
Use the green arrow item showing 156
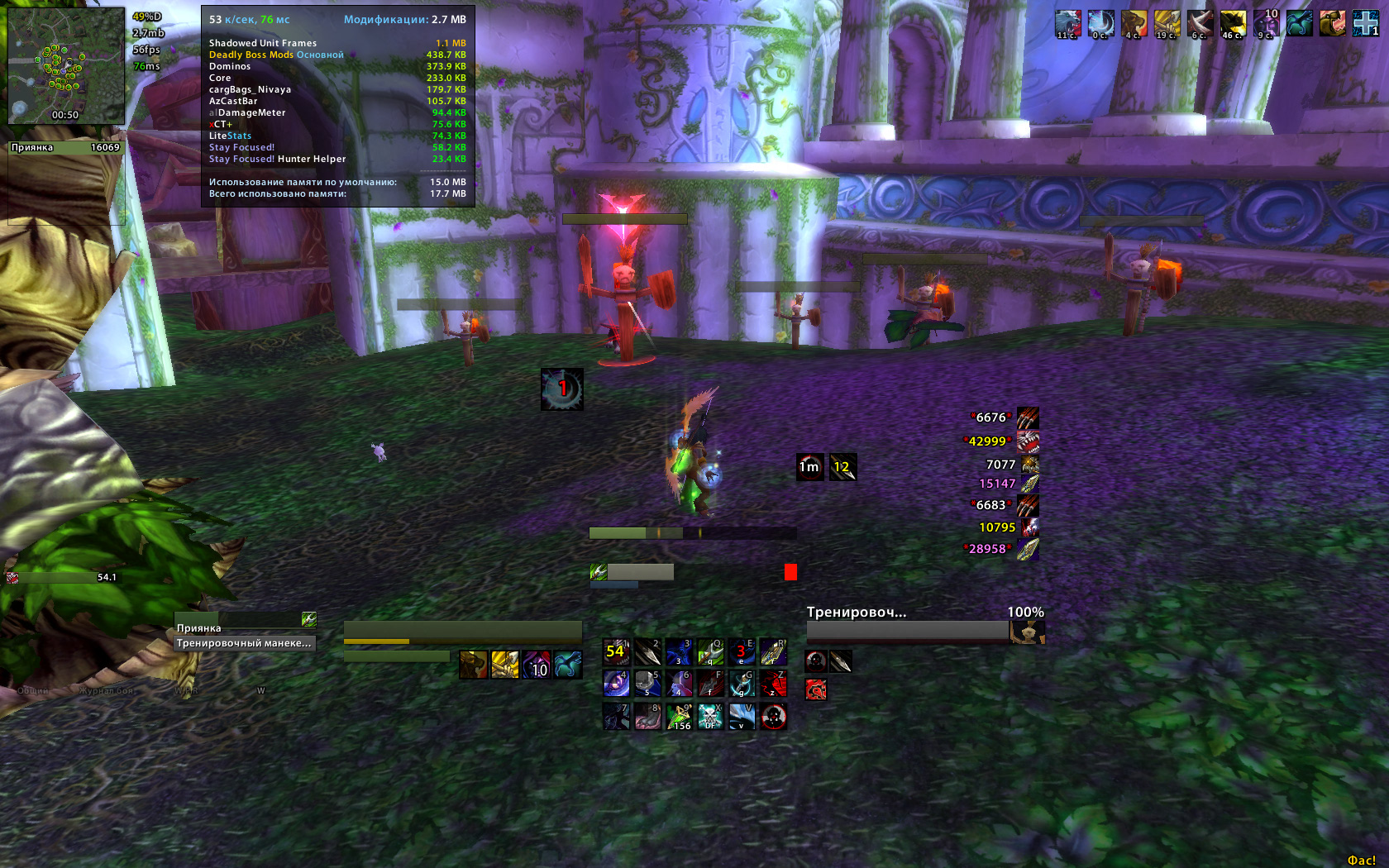click(679, 716)
